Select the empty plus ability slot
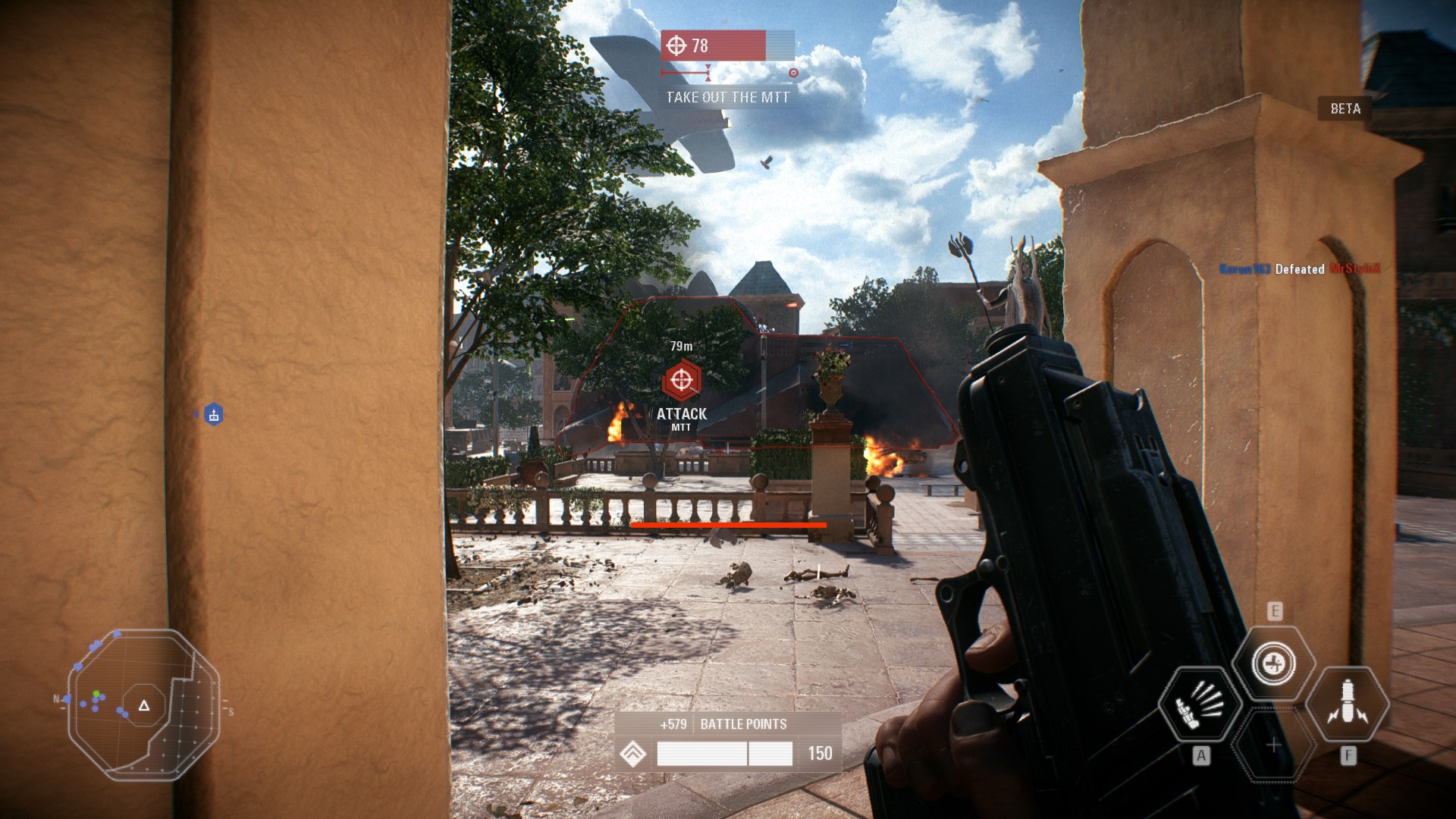Viewport: 1456px width, 819px height. pos(1274,745)
